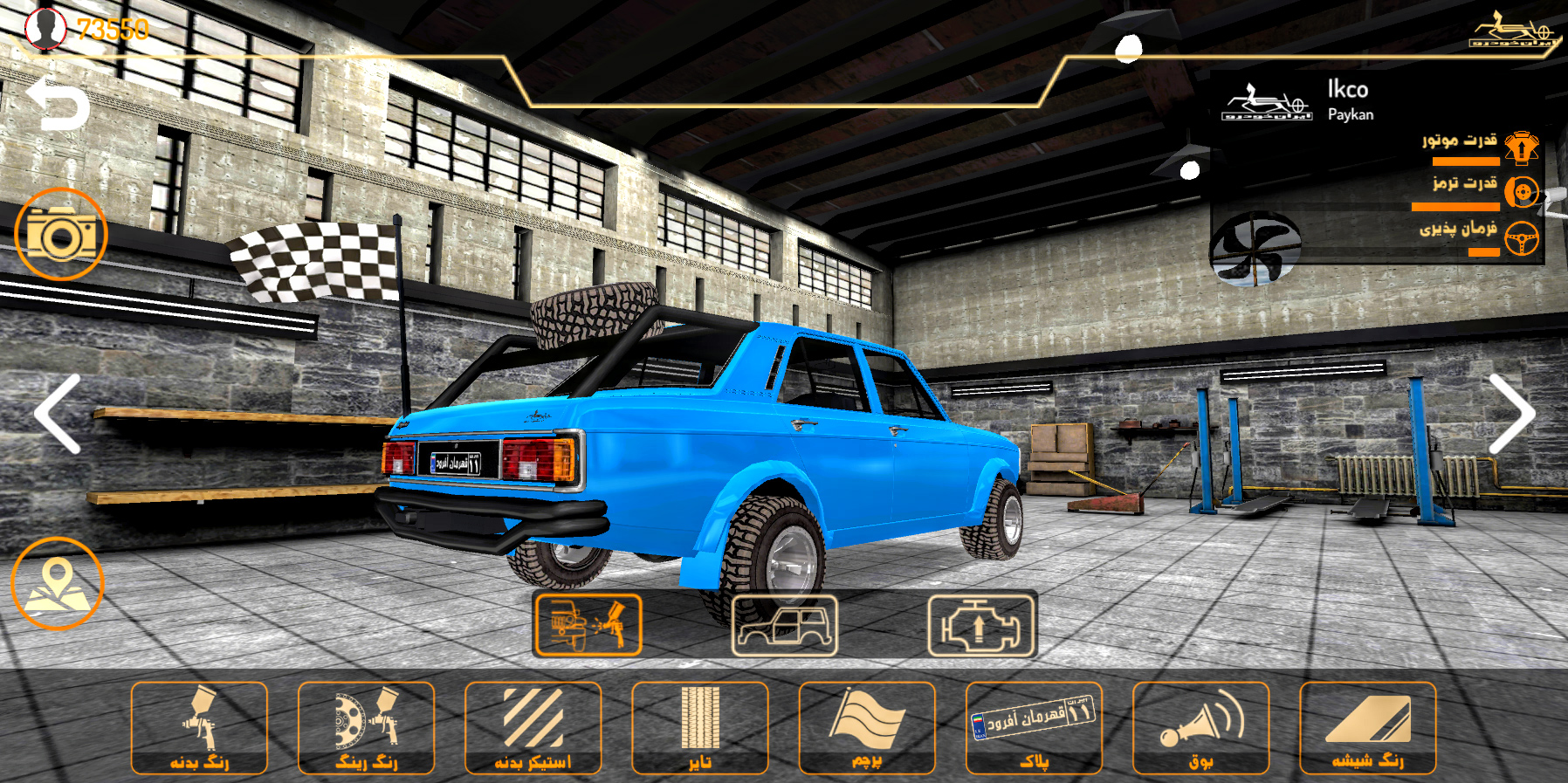Show the next car with right arrow
The height and width of the screenshot is (783, 1568).
click(1510, 414)
